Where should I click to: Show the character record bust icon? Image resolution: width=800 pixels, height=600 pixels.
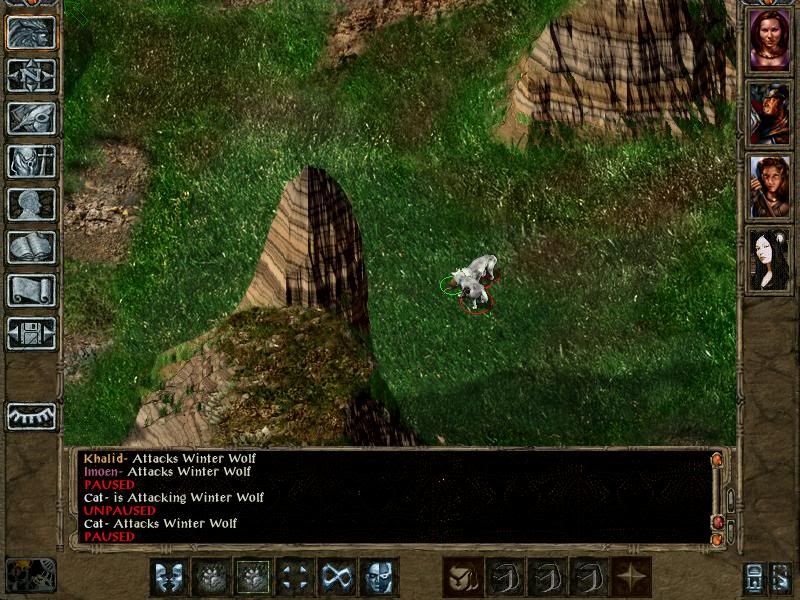coord(31,204)
